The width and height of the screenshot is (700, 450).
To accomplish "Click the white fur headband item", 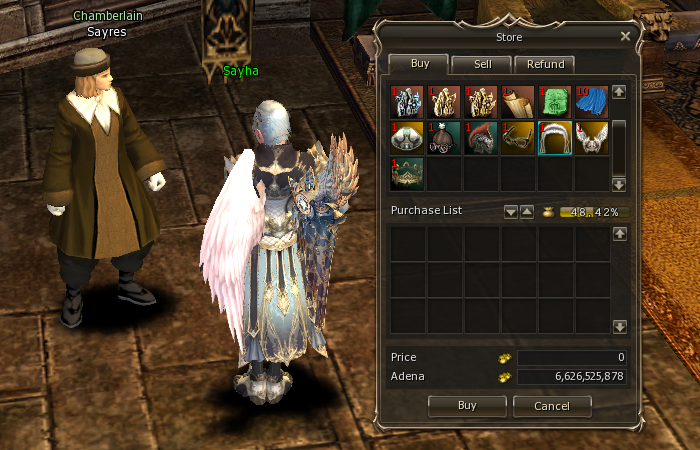I will pyautogui.click(x=555, y=138).
